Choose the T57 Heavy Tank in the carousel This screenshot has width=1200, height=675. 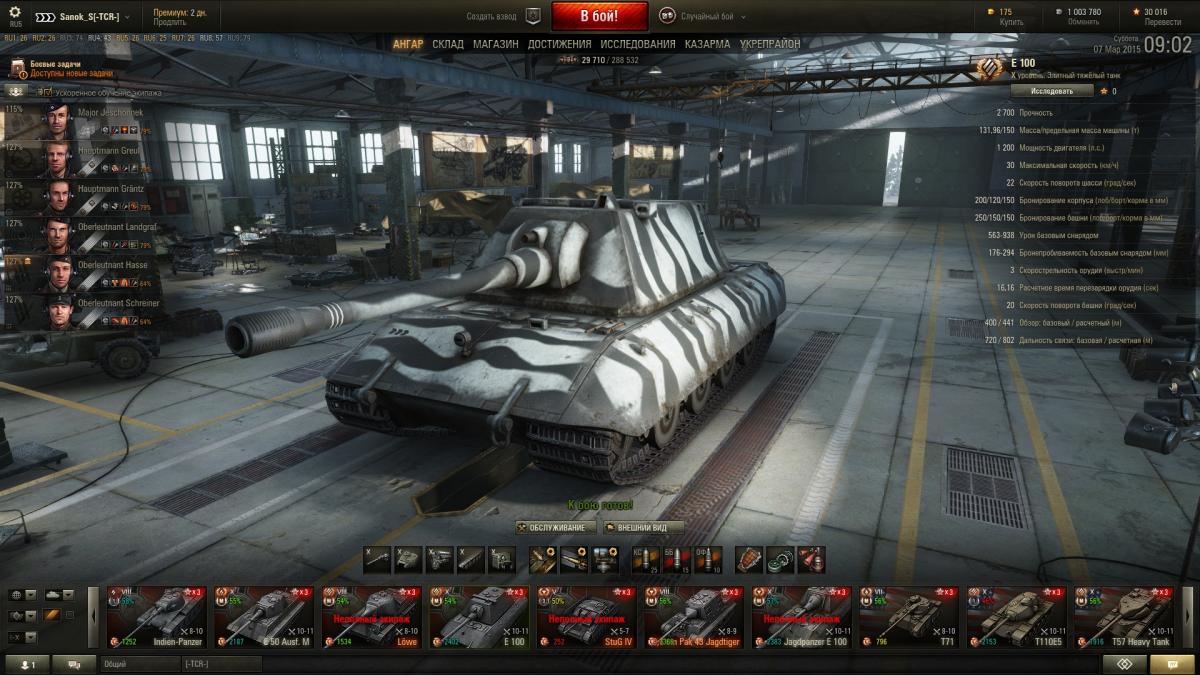(x=1123, y=617)
